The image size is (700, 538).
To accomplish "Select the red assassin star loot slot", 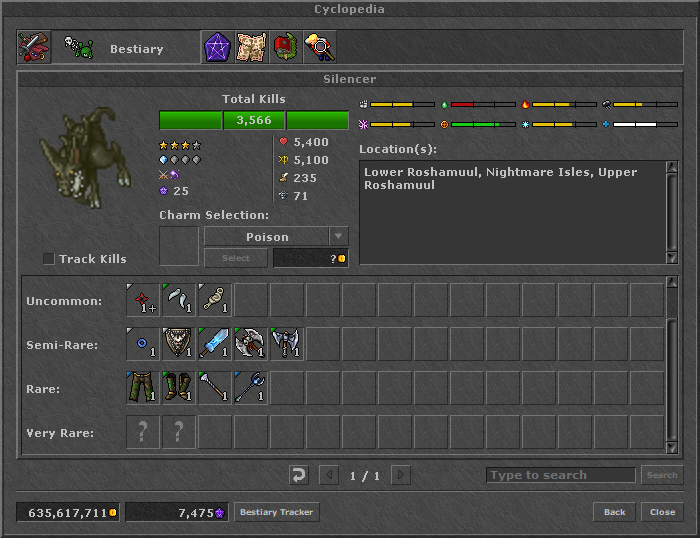I will pos(143,301).
